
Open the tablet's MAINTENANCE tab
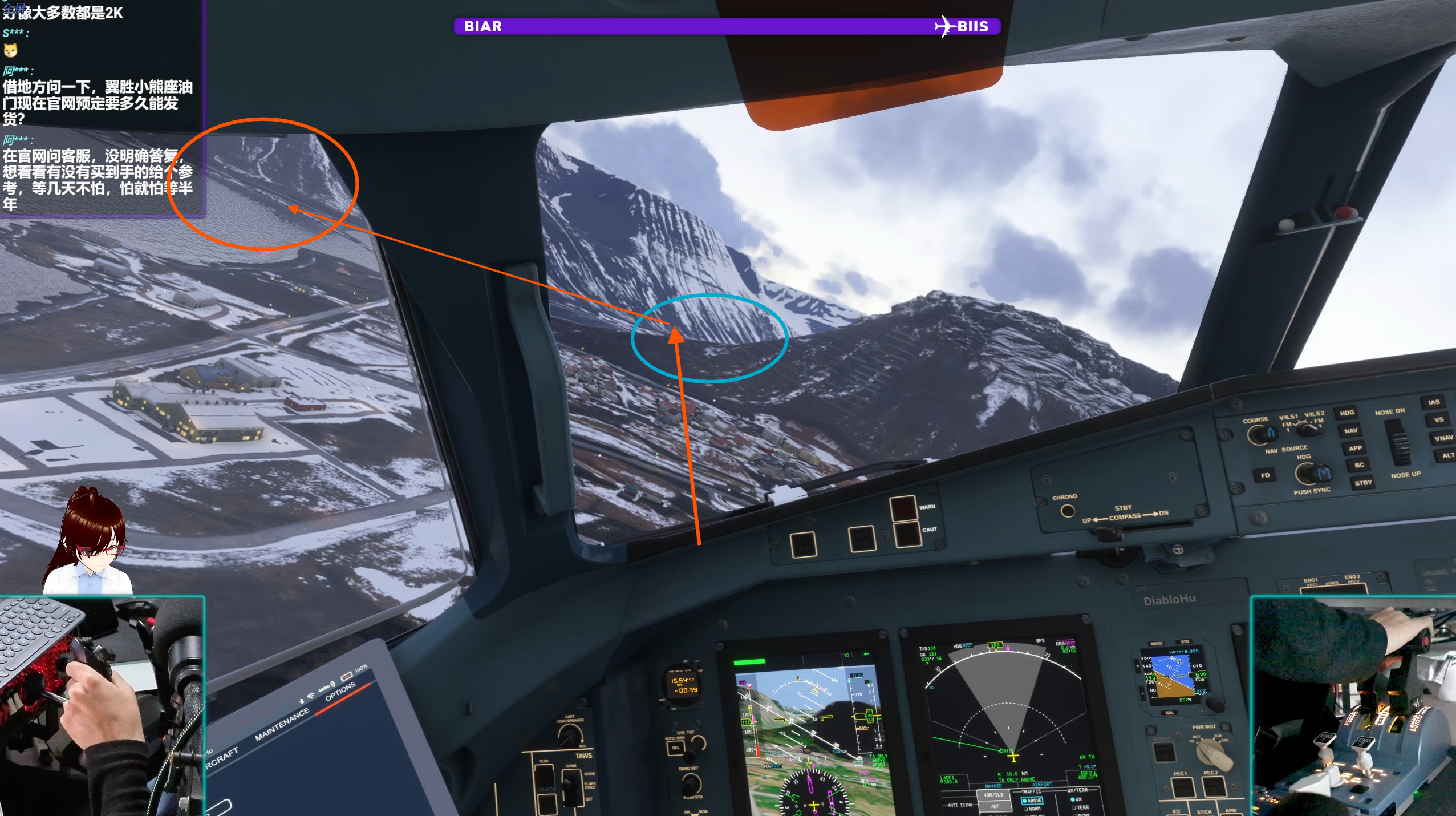(282, 724)
